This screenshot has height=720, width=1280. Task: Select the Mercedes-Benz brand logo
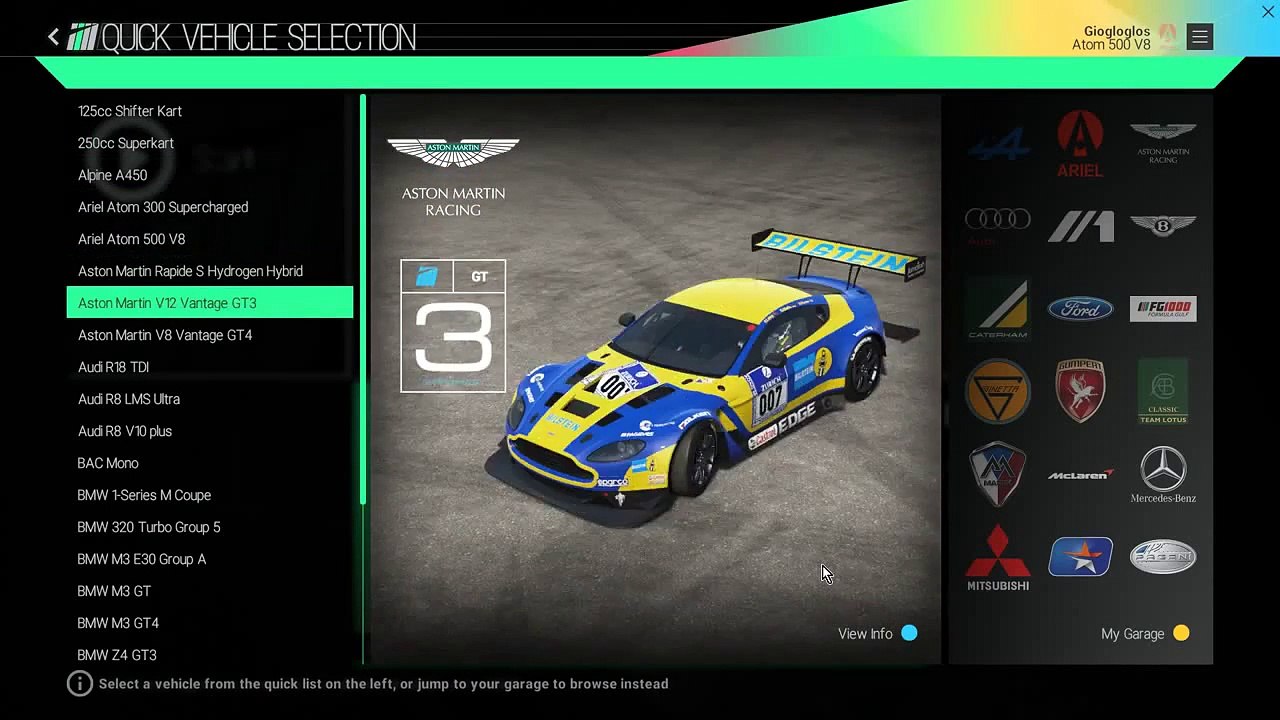pos(1163,474)
